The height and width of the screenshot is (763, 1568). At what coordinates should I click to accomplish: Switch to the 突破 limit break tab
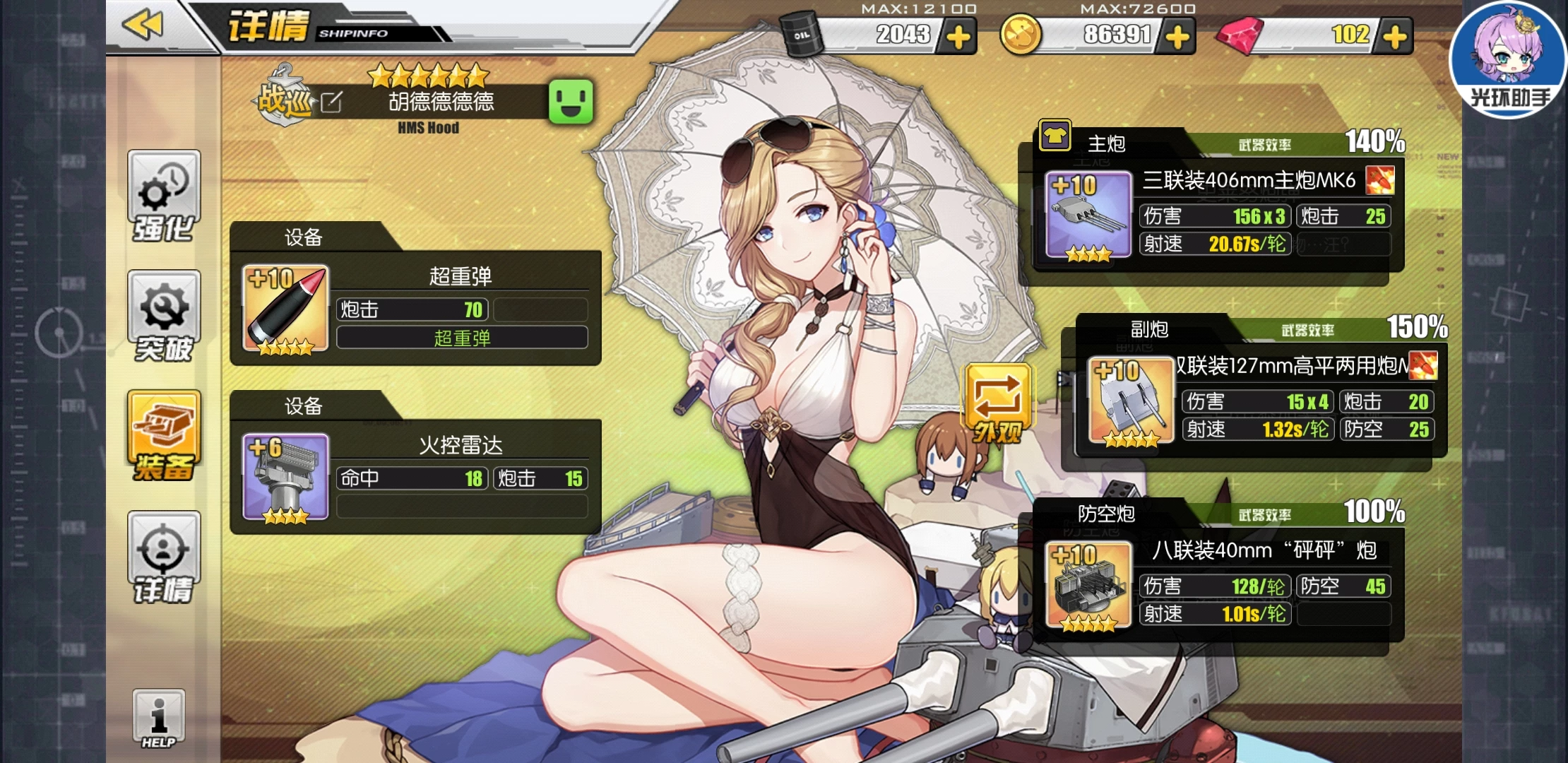click(x=164, y=316)
